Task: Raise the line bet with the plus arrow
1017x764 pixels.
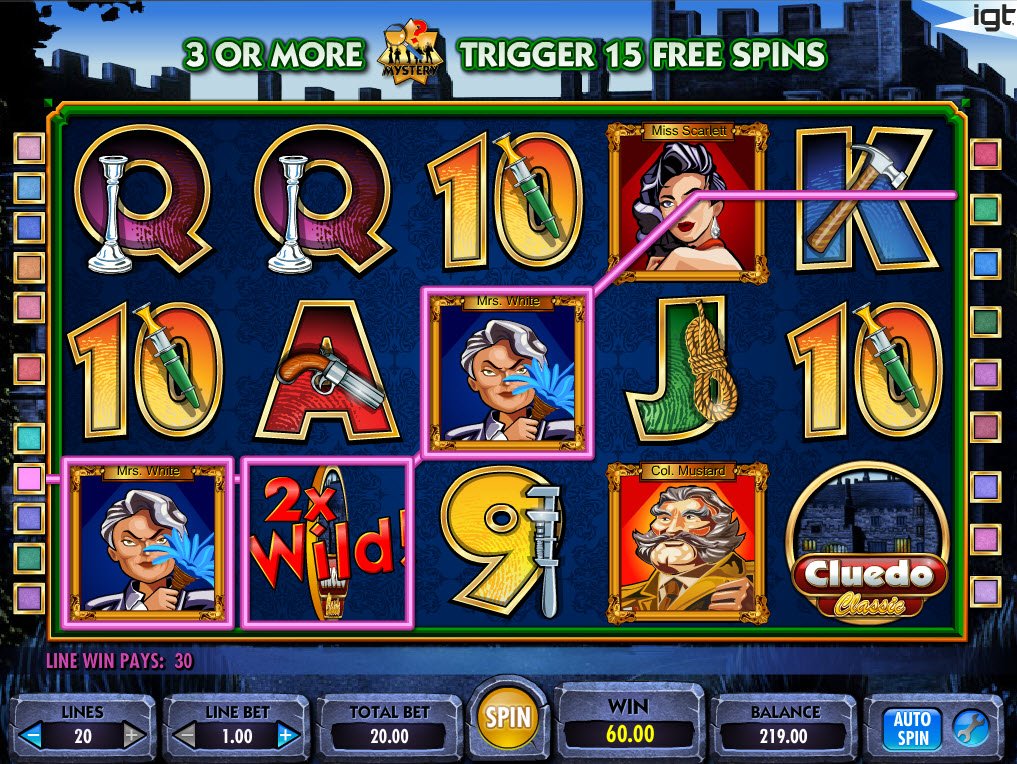Action: click(x=286, y=737)
